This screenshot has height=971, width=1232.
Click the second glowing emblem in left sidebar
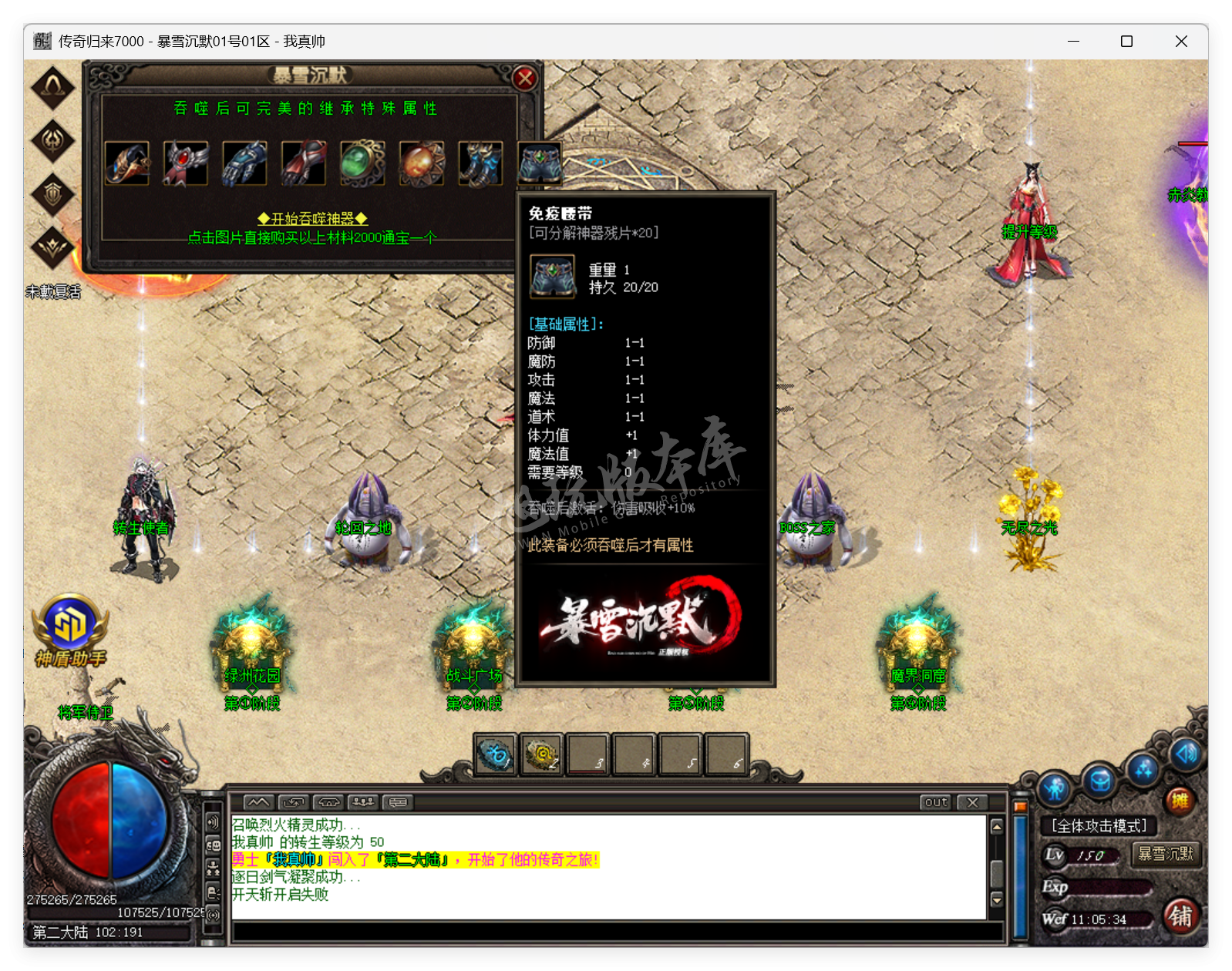[x=51, y=142]
